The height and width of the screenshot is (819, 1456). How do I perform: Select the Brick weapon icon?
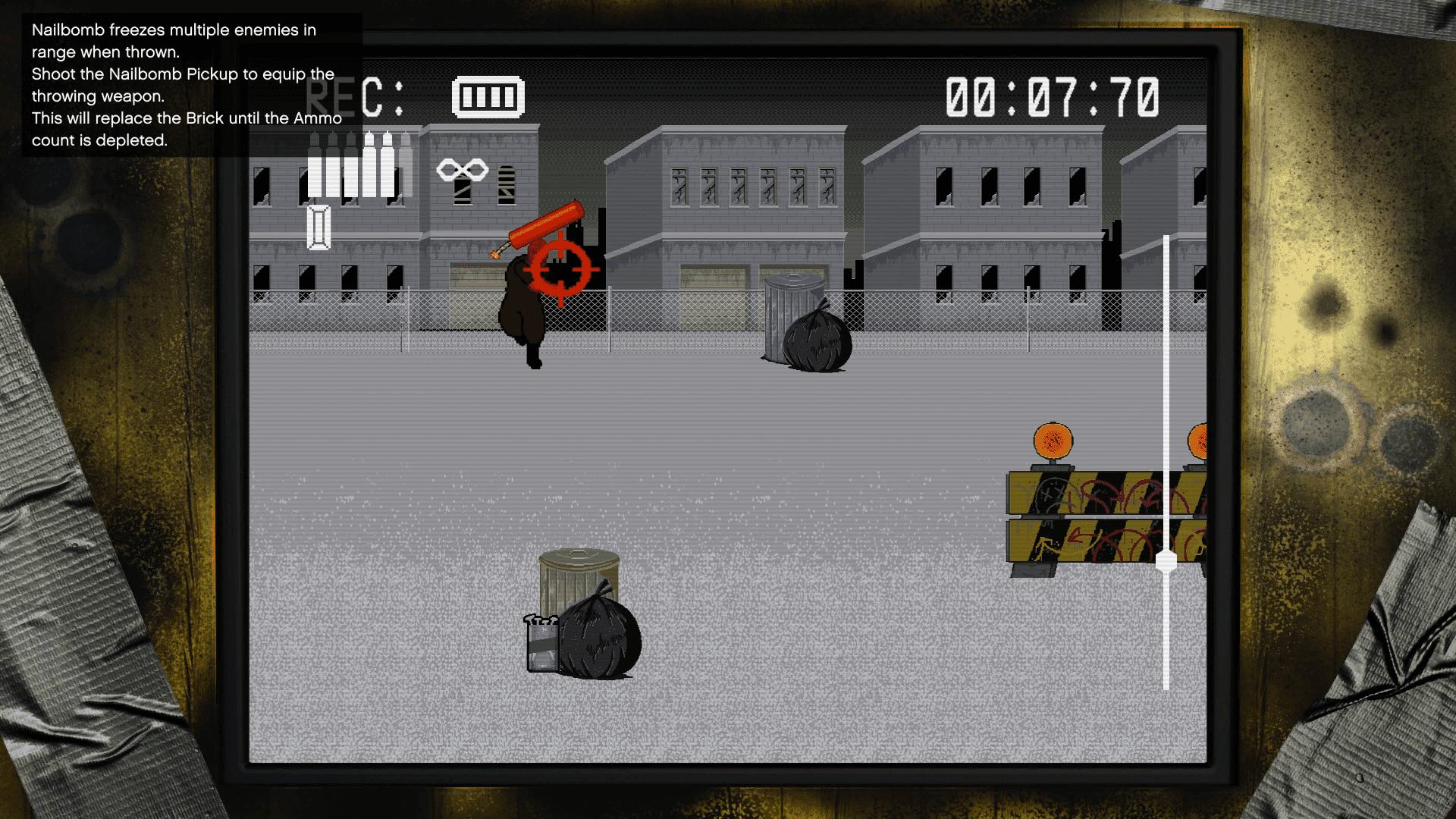pos(320,227)
